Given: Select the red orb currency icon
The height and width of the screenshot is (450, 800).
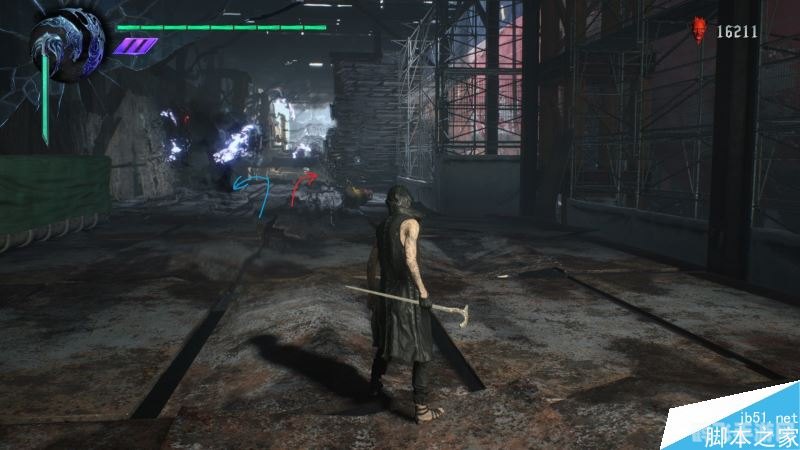Looking at the screenshot, I should point(701,31).
